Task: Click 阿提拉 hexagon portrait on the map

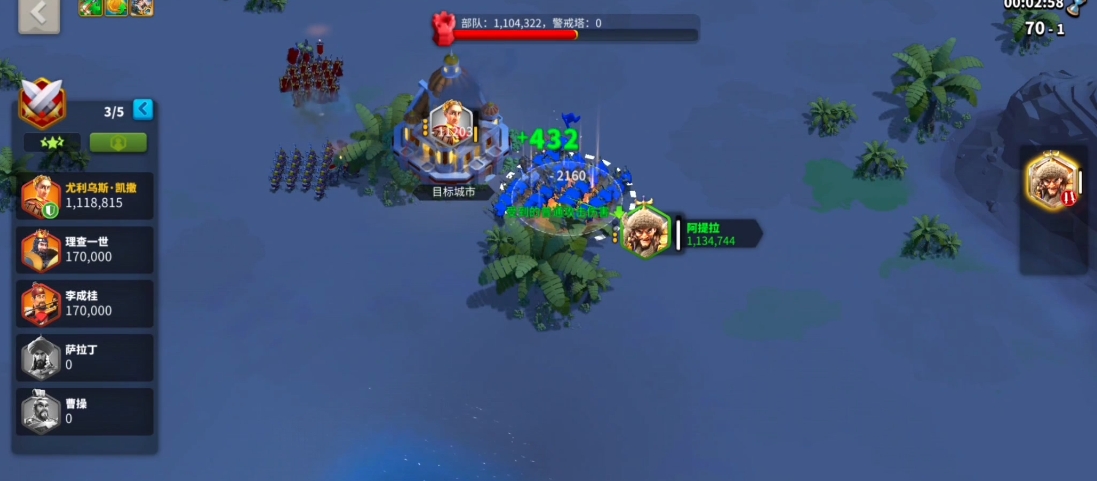Action: coord(646,232)
